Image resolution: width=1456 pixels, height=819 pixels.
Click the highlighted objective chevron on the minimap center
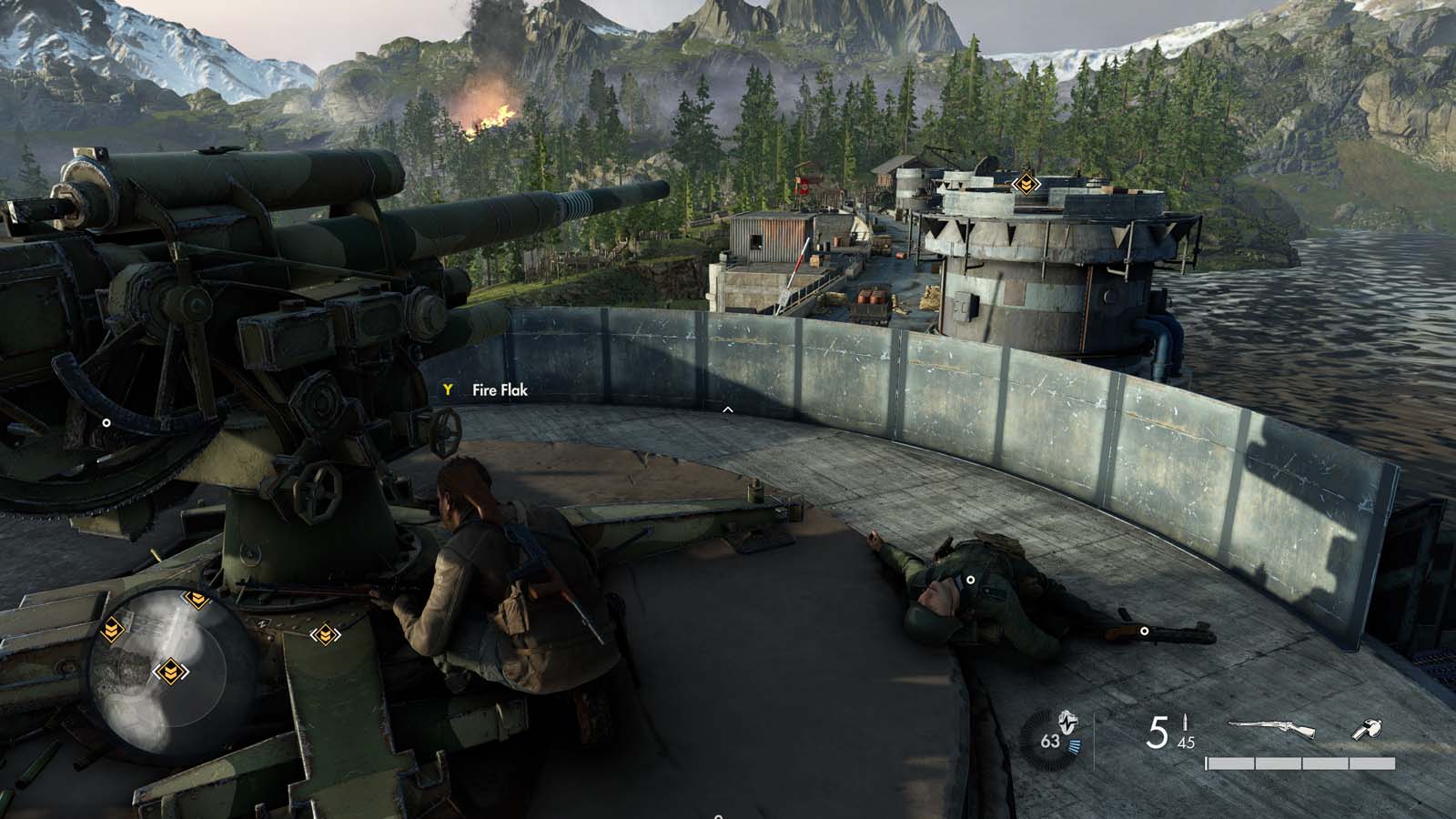[170, 671]
